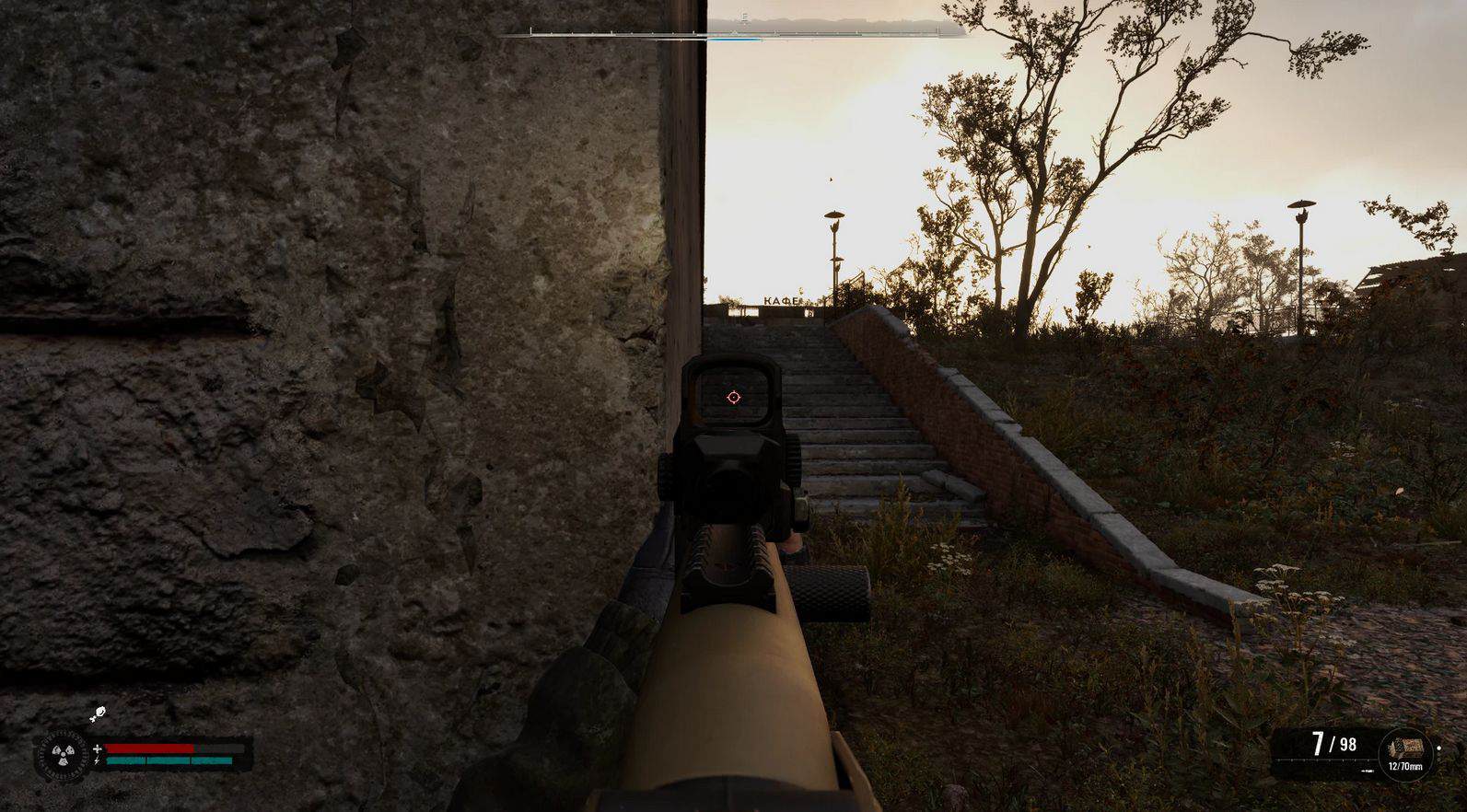This screenshot has height=812, width=1467.
Task: Click the stamina lightning bolt icon
Action: pyautogui.click(x=97, y=760)
